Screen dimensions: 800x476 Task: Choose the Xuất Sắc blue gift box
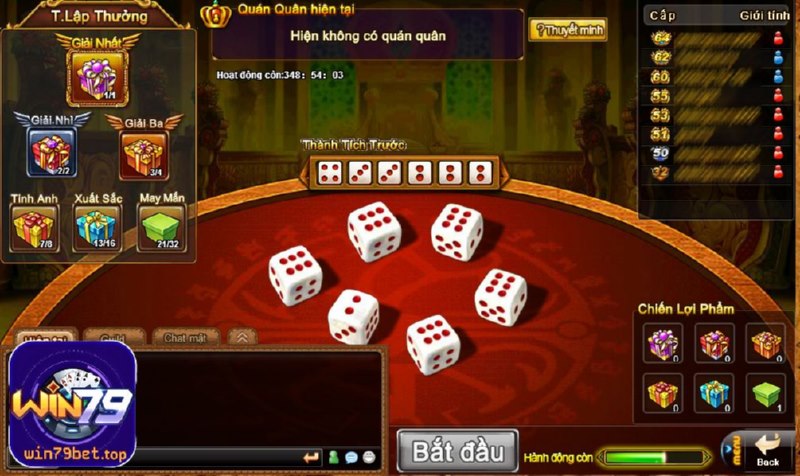97,227
